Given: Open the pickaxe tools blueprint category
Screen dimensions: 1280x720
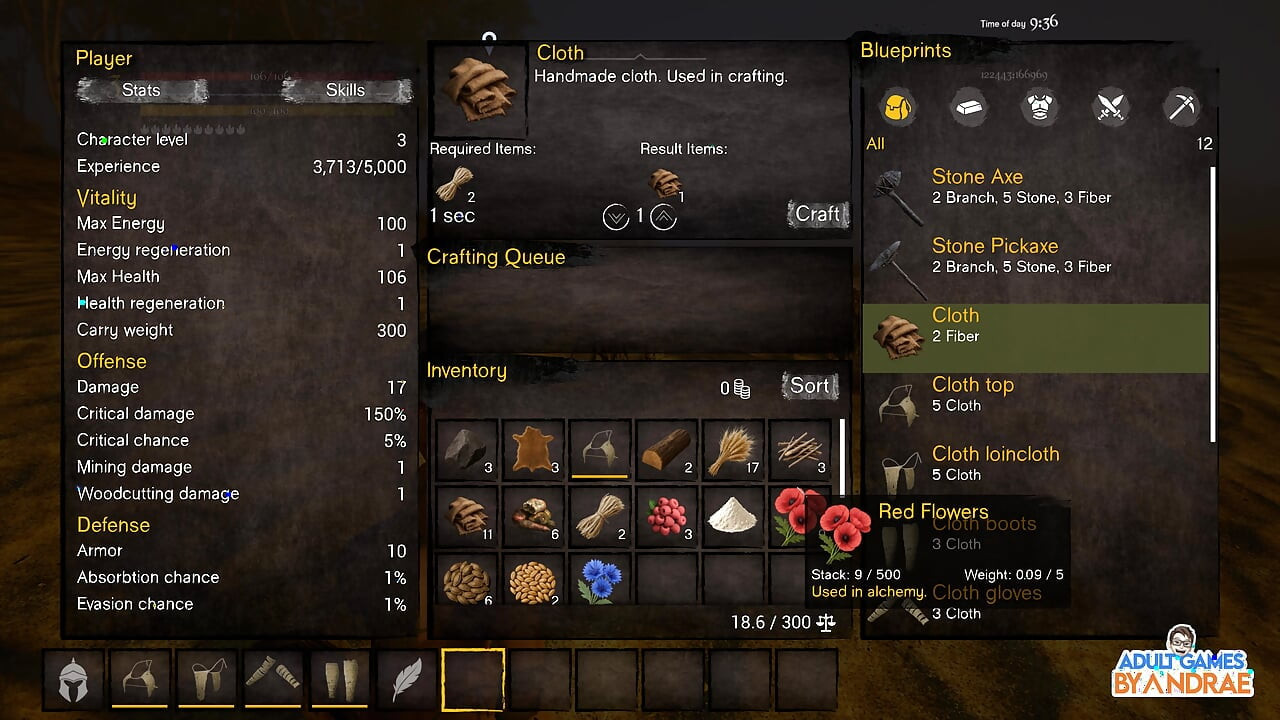Looking at the screenshot, I should coord(1182,107).
